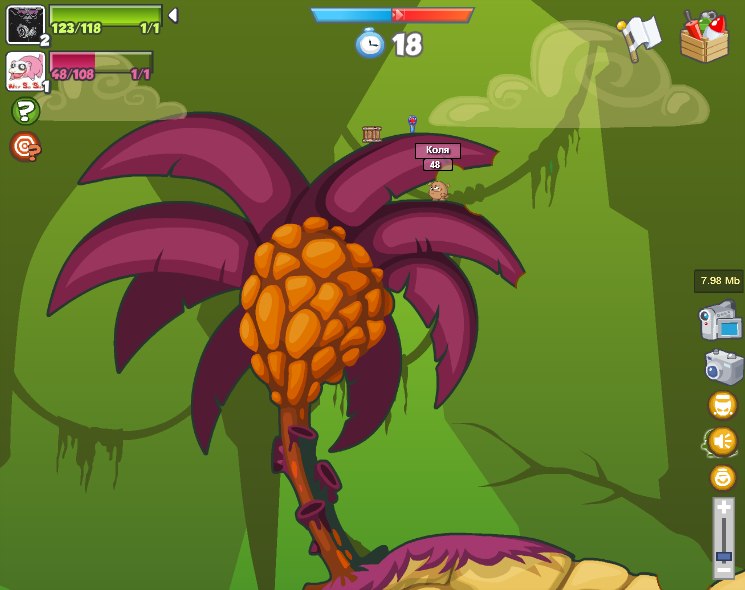Zoom in with the plus button
Viewport: 745px width, 590px height.
tap(723, 508)
